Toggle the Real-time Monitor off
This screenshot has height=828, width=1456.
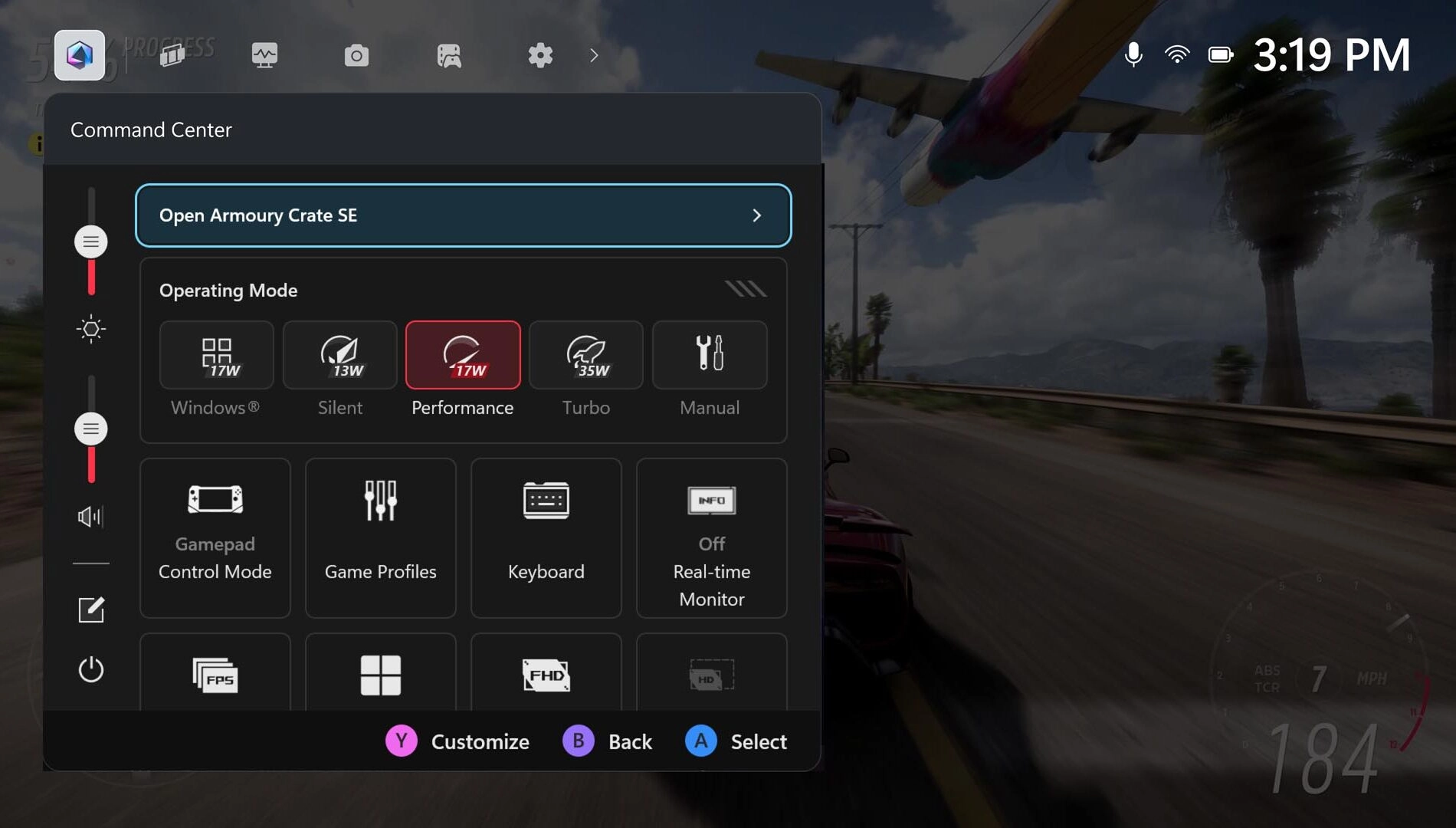(711, 537)
